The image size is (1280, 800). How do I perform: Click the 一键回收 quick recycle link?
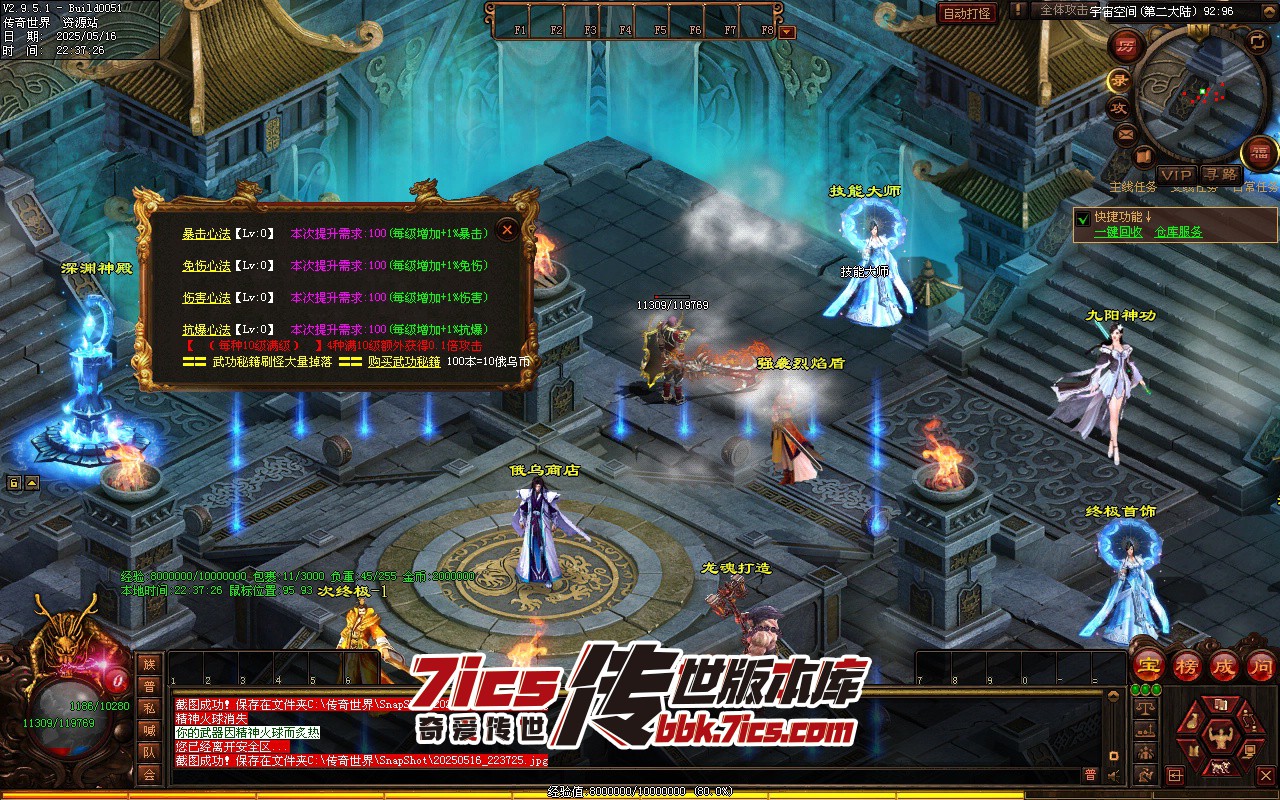1118,232
